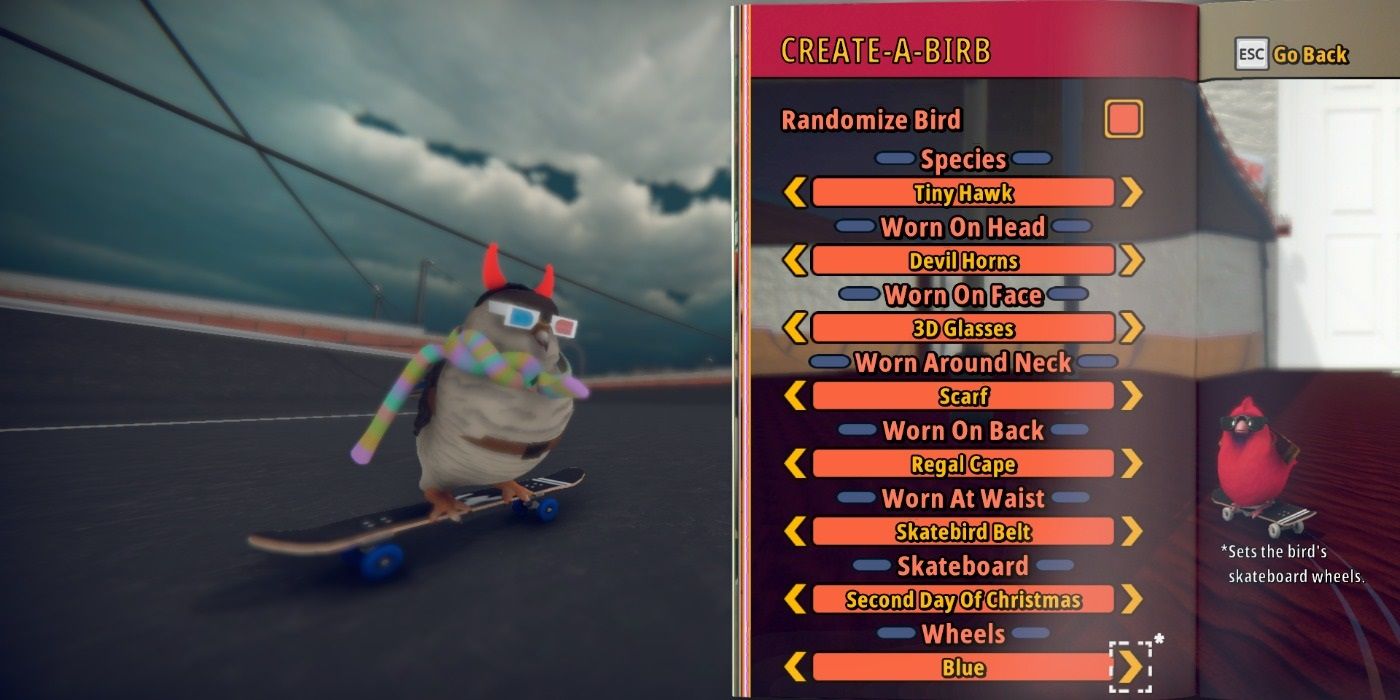Advance Worn On Face to next option
This screenshot has height=700, width=1400.
[x=1131, y=328]
